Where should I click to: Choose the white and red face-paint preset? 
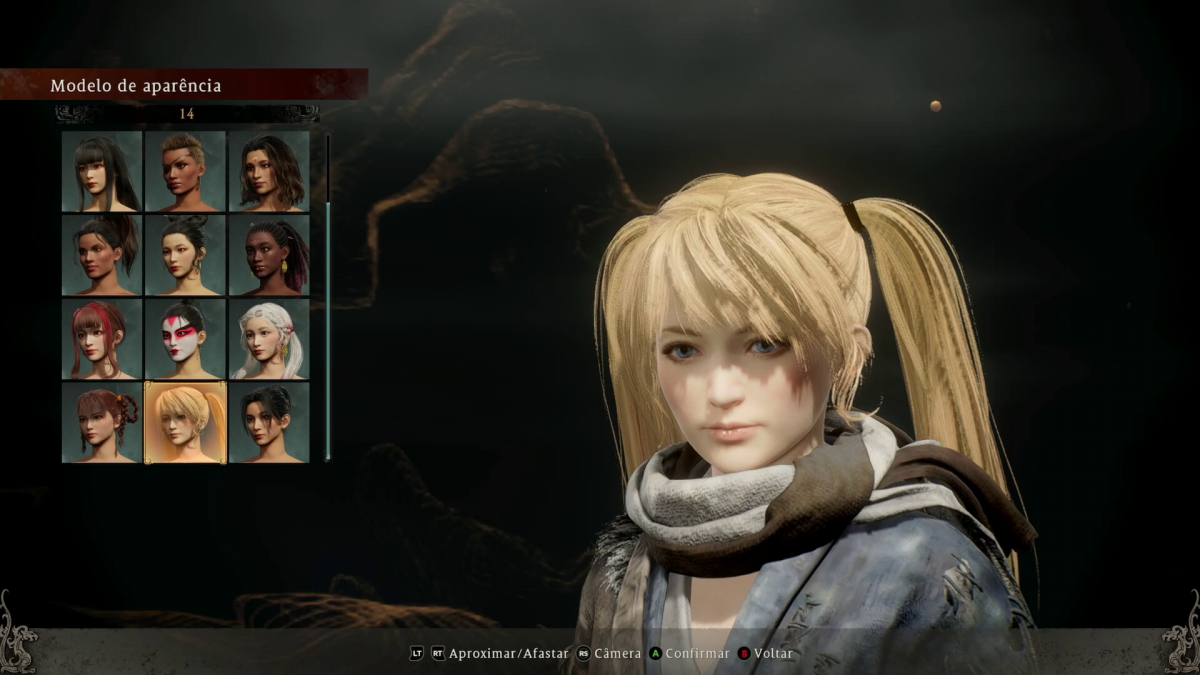tap(185, 339)
